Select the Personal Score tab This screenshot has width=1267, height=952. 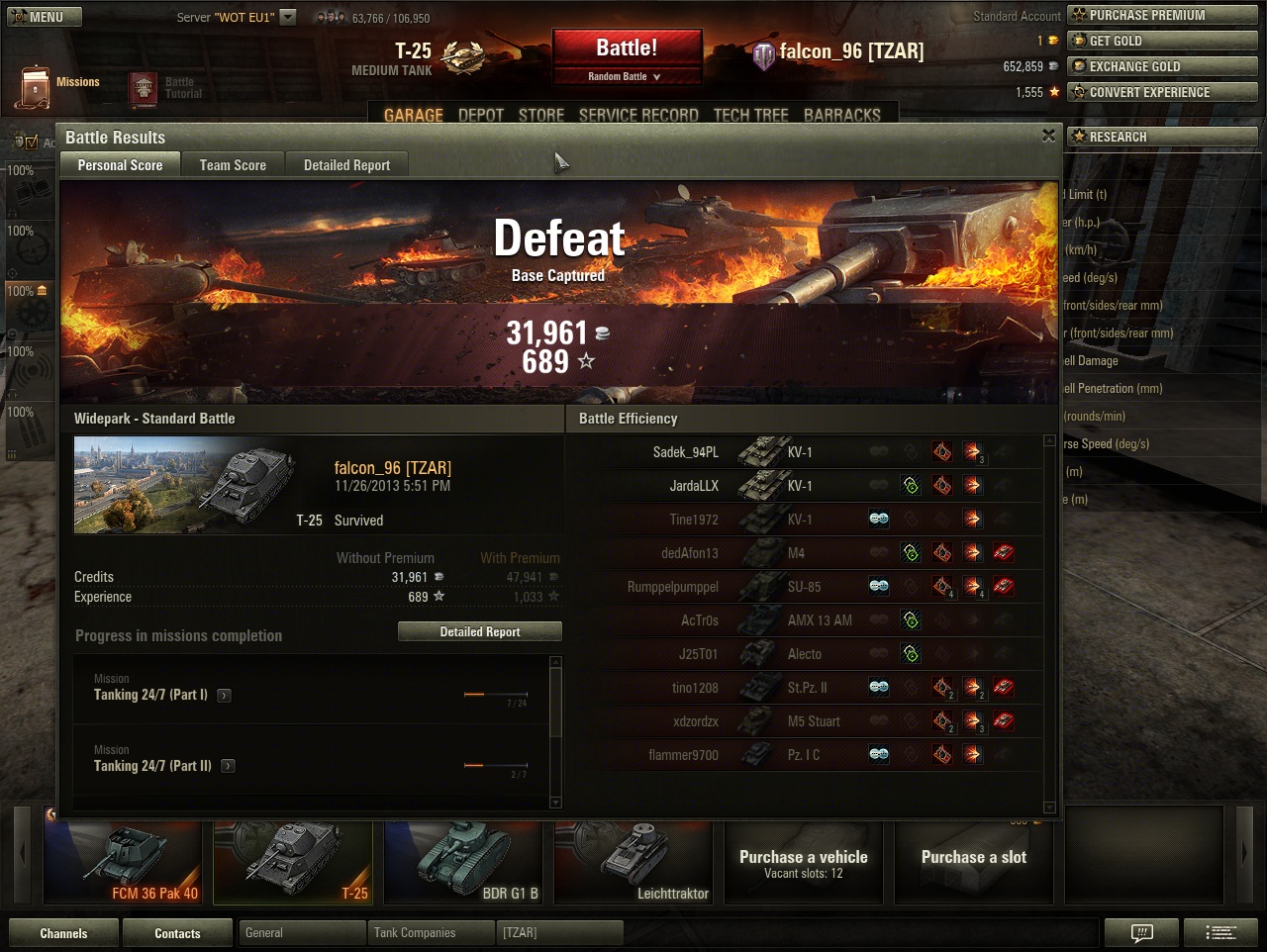point(120,165)
